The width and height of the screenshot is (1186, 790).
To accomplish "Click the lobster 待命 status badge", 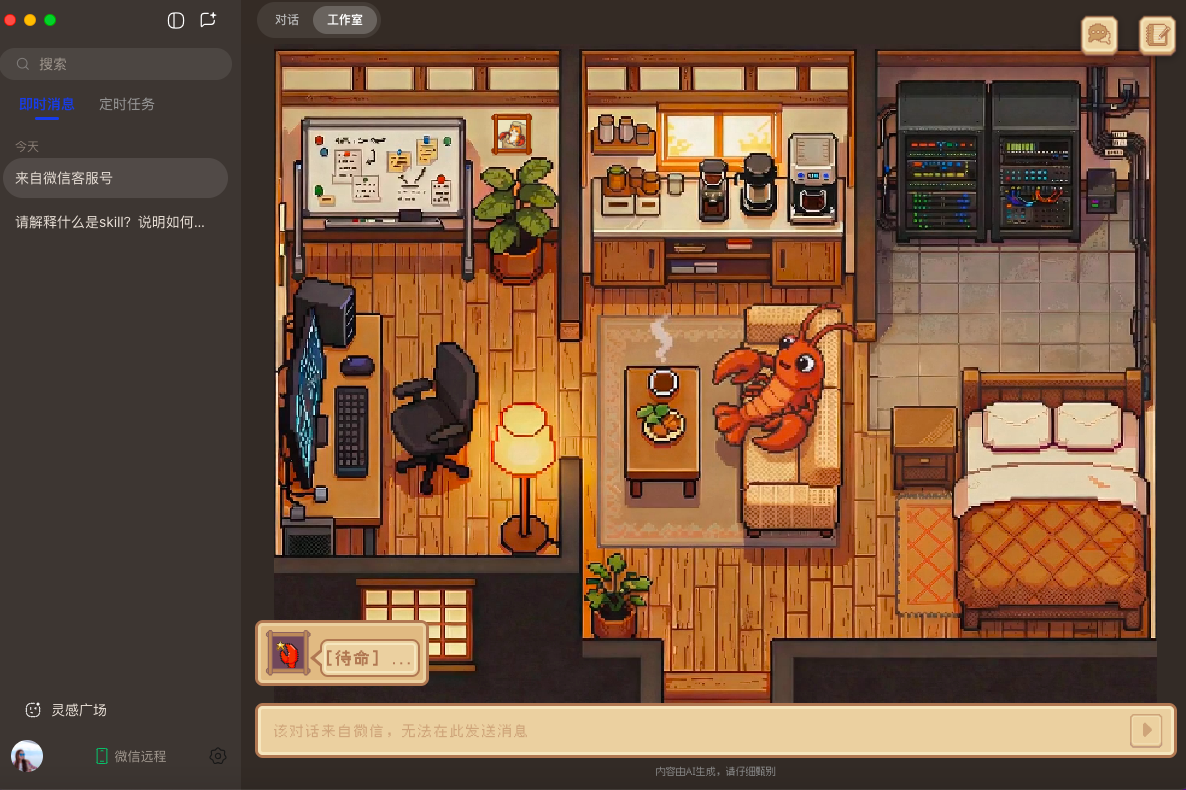I will click(342, 654).
